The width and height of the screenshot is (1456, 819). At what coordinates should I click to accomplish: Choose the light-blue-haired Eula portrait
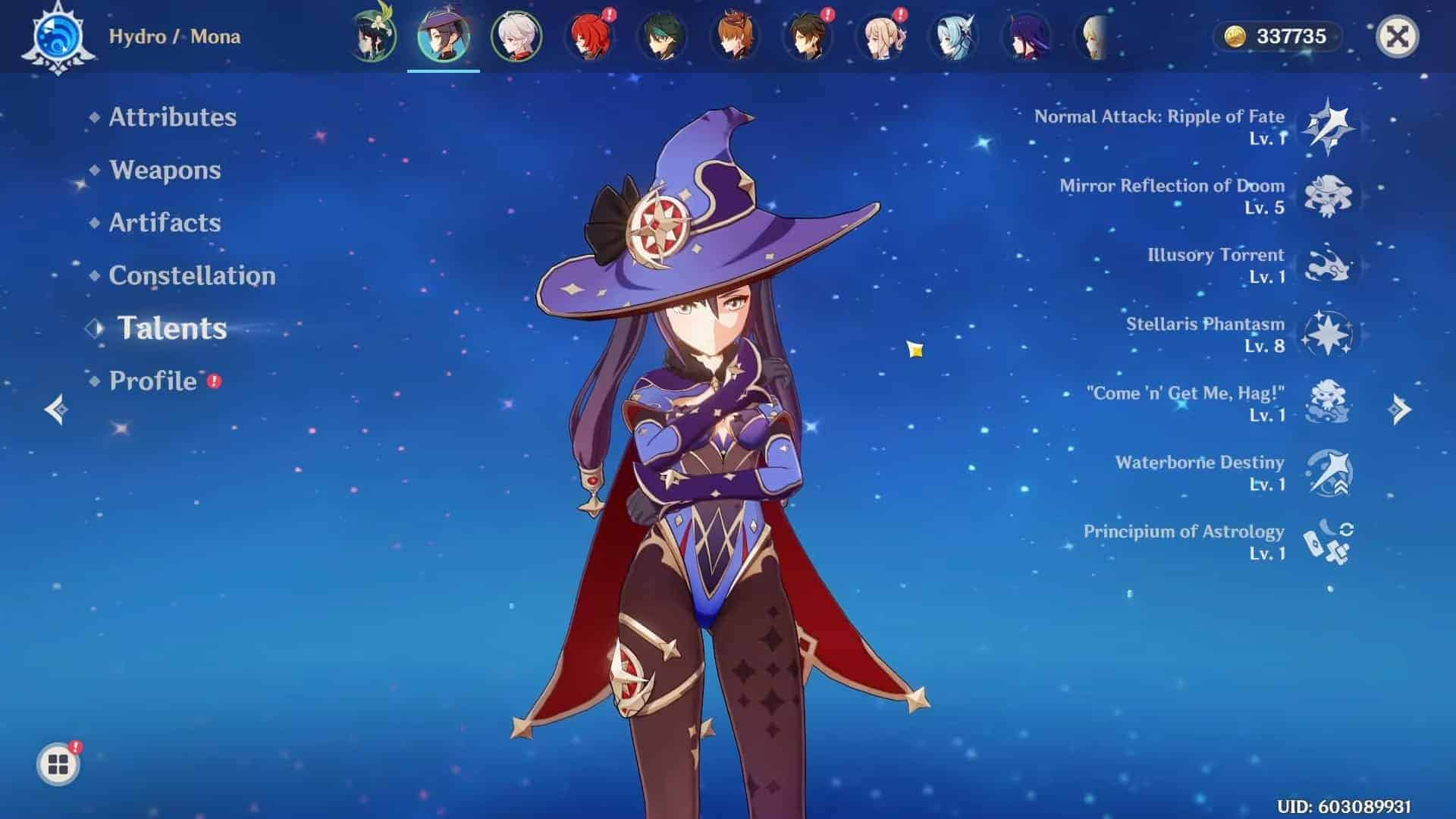coord(953,36)
